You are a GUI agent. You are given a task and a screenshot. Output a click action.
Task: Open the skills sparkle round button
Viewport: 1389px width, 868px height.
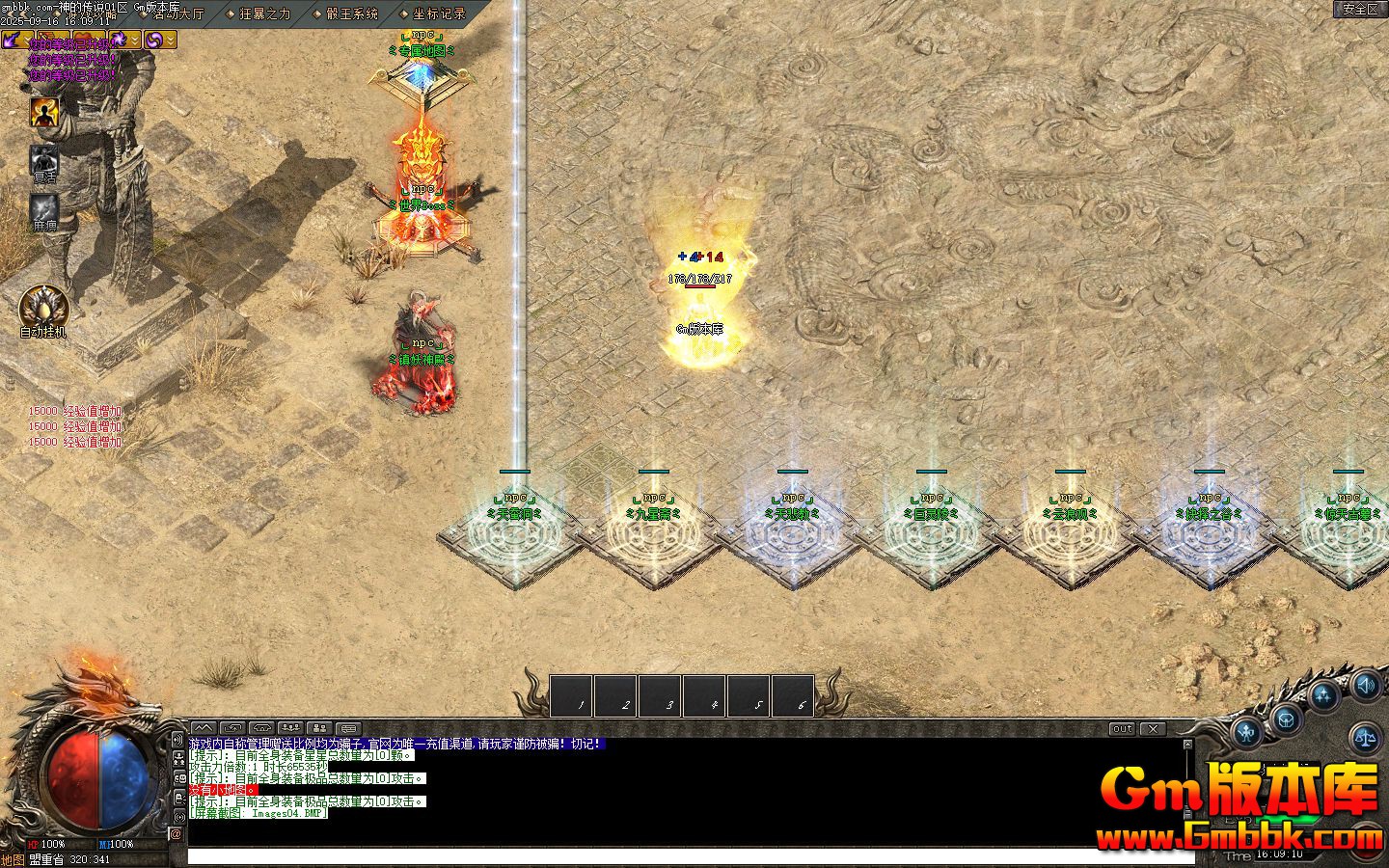point(1325,695)
